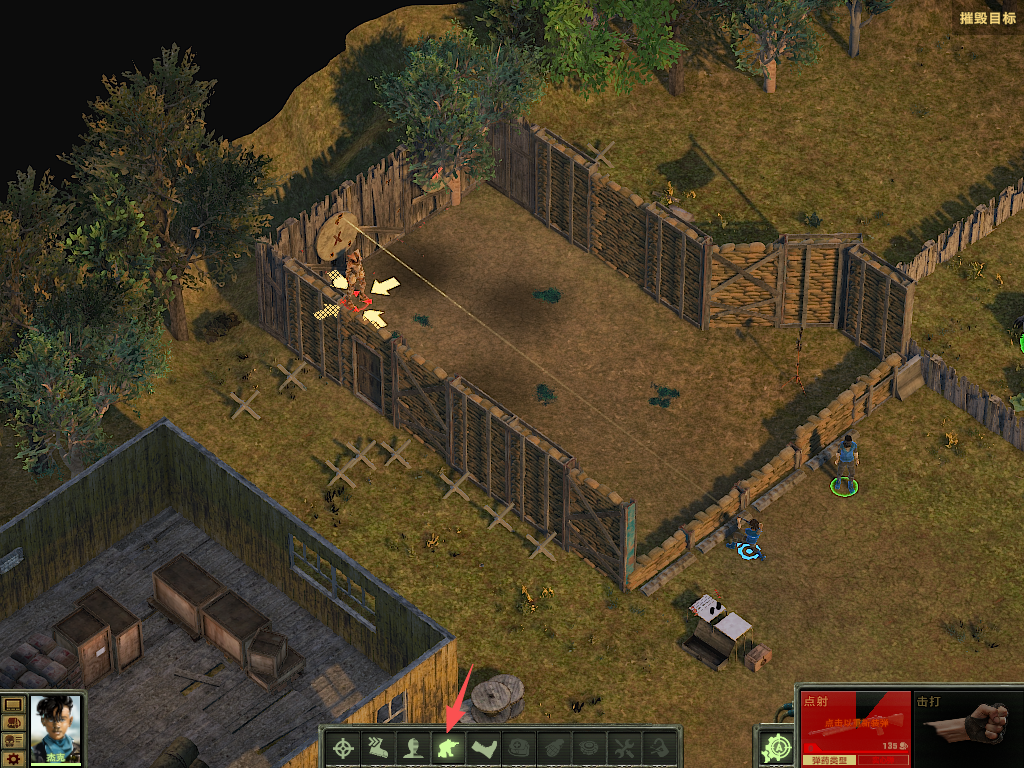Select the bent arm action icon
The width and height of the screenshot is (1024, 768).
[483, 747]
